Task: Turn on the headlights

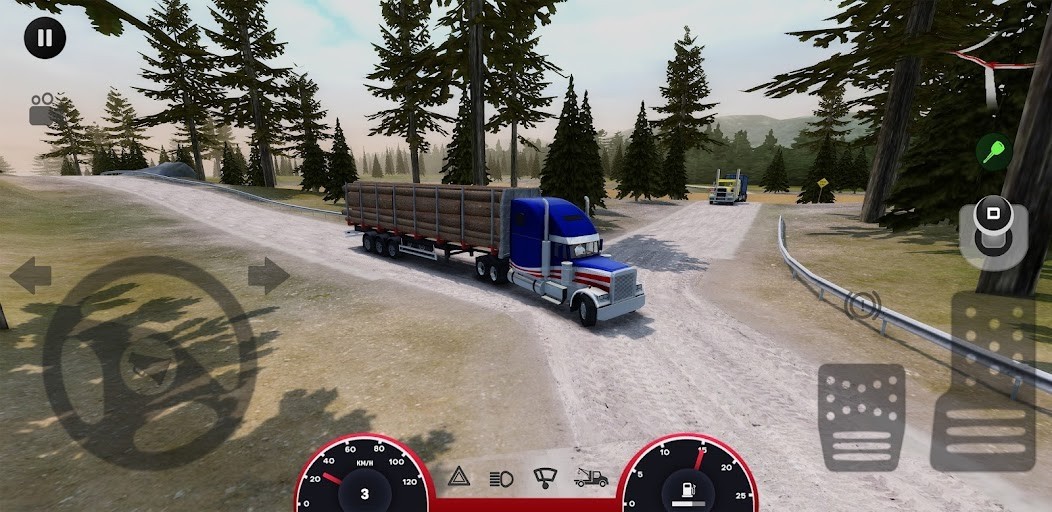Action: pyautogui.click(x=501, y=478)
